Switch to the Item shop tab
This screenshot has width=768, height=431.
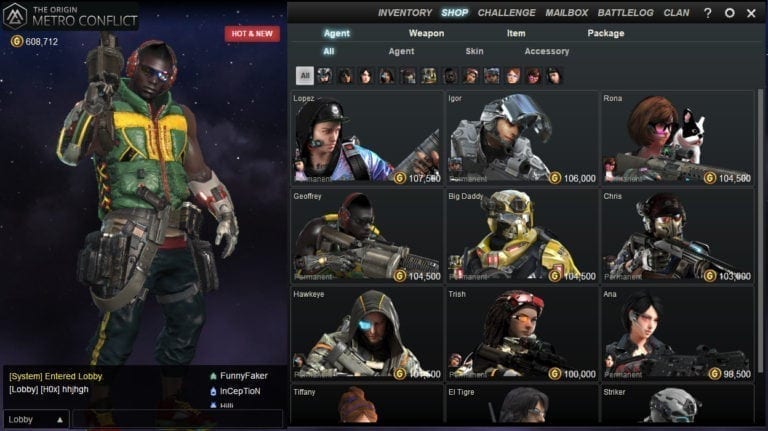pos(516,33)
